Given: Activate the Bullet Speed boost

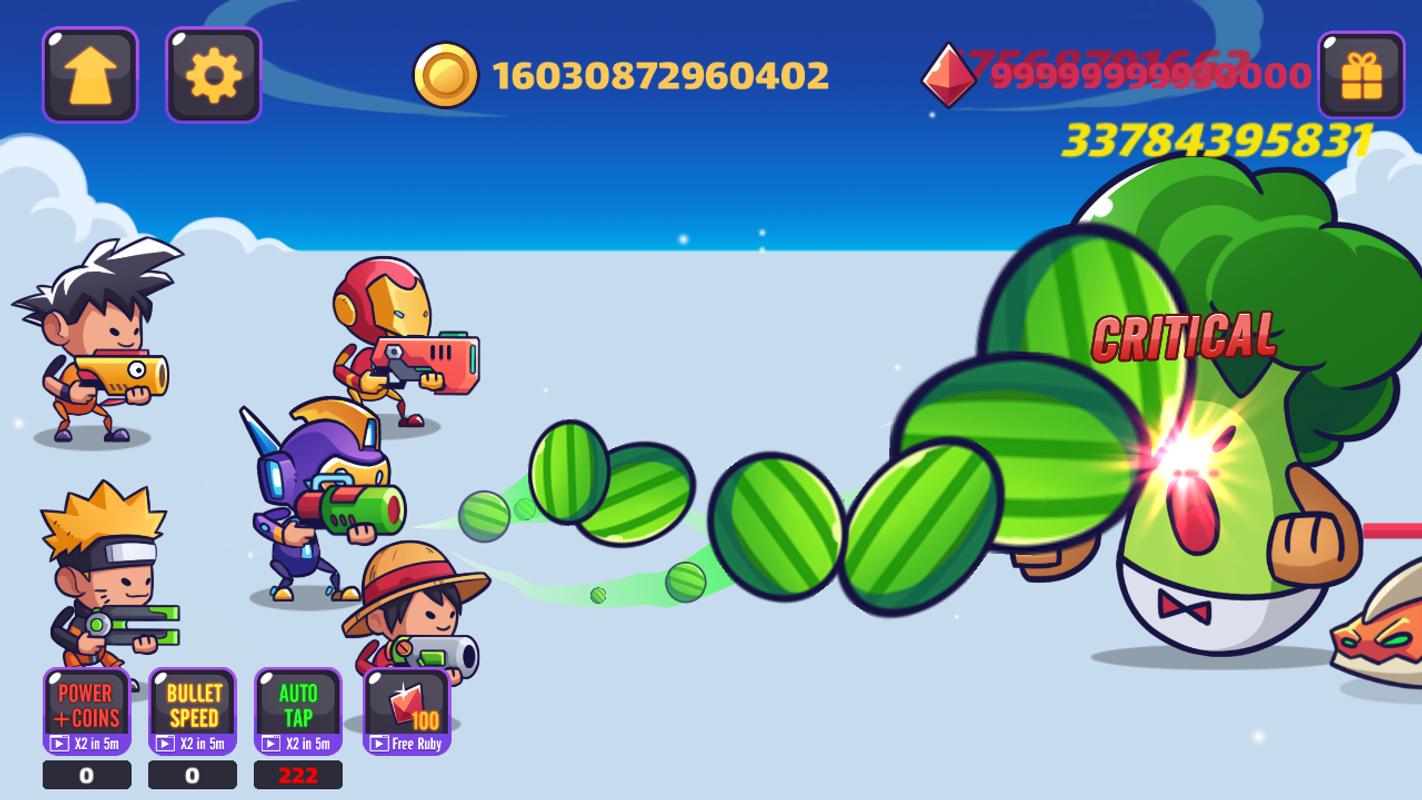Looking at the screenshot, I should coord(193,710).
